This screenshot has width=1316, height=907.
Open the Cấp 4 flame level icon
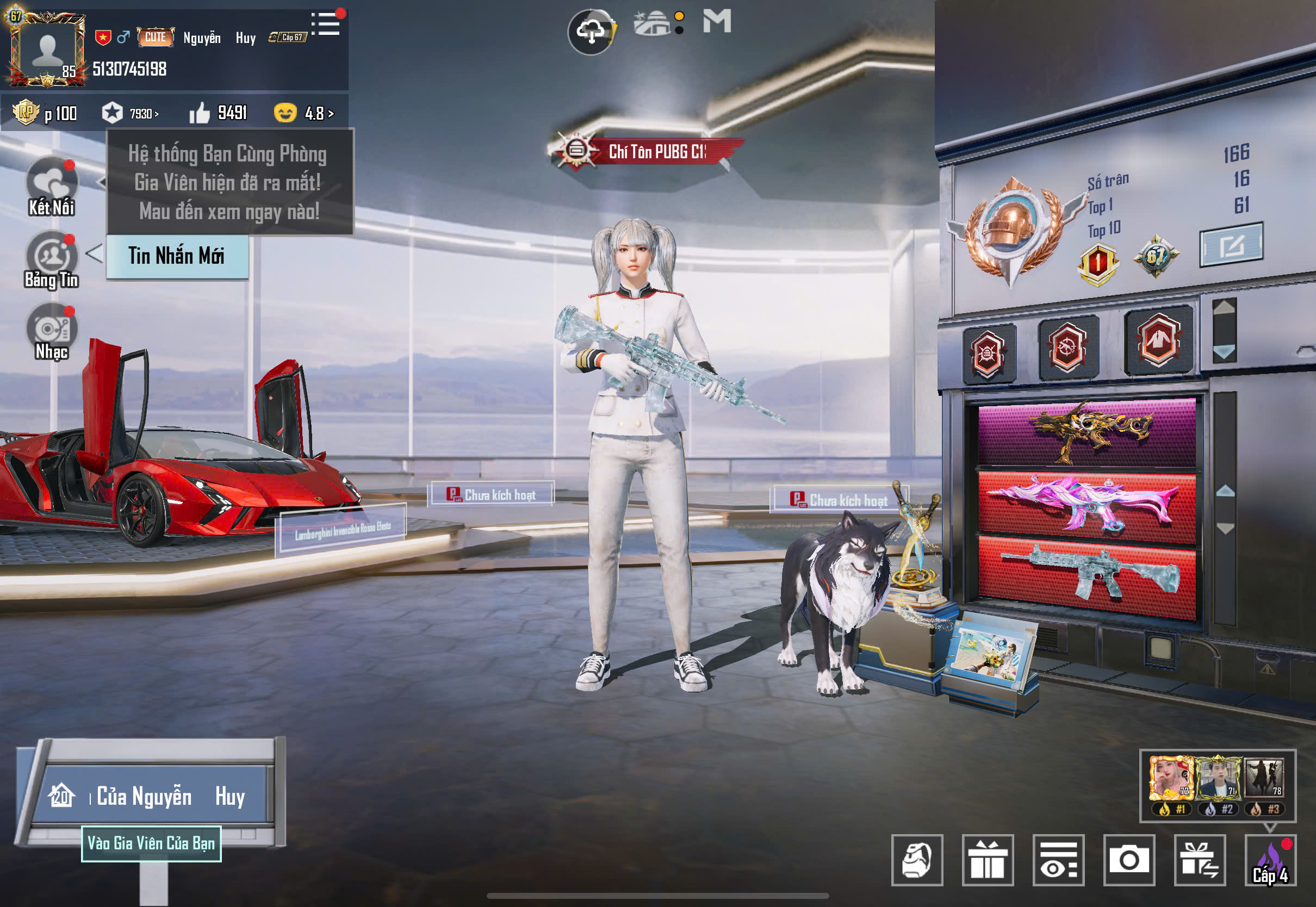pos(1270,859)
